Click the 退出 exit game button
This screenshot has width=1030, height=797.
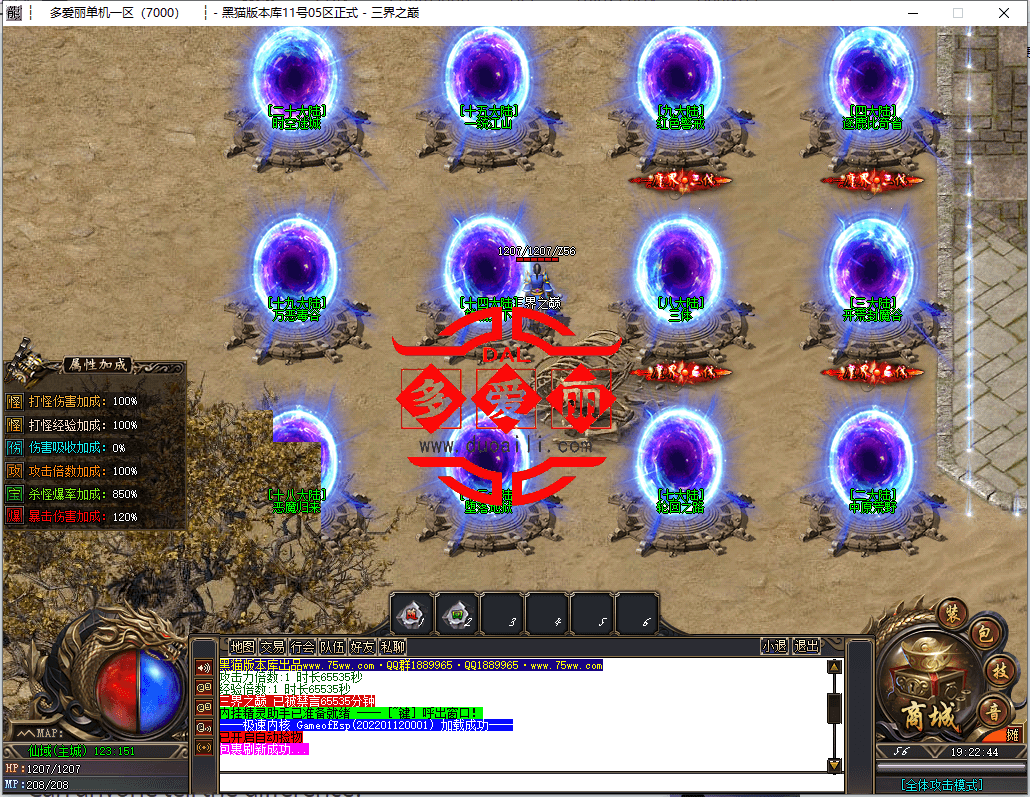(806, 646)
